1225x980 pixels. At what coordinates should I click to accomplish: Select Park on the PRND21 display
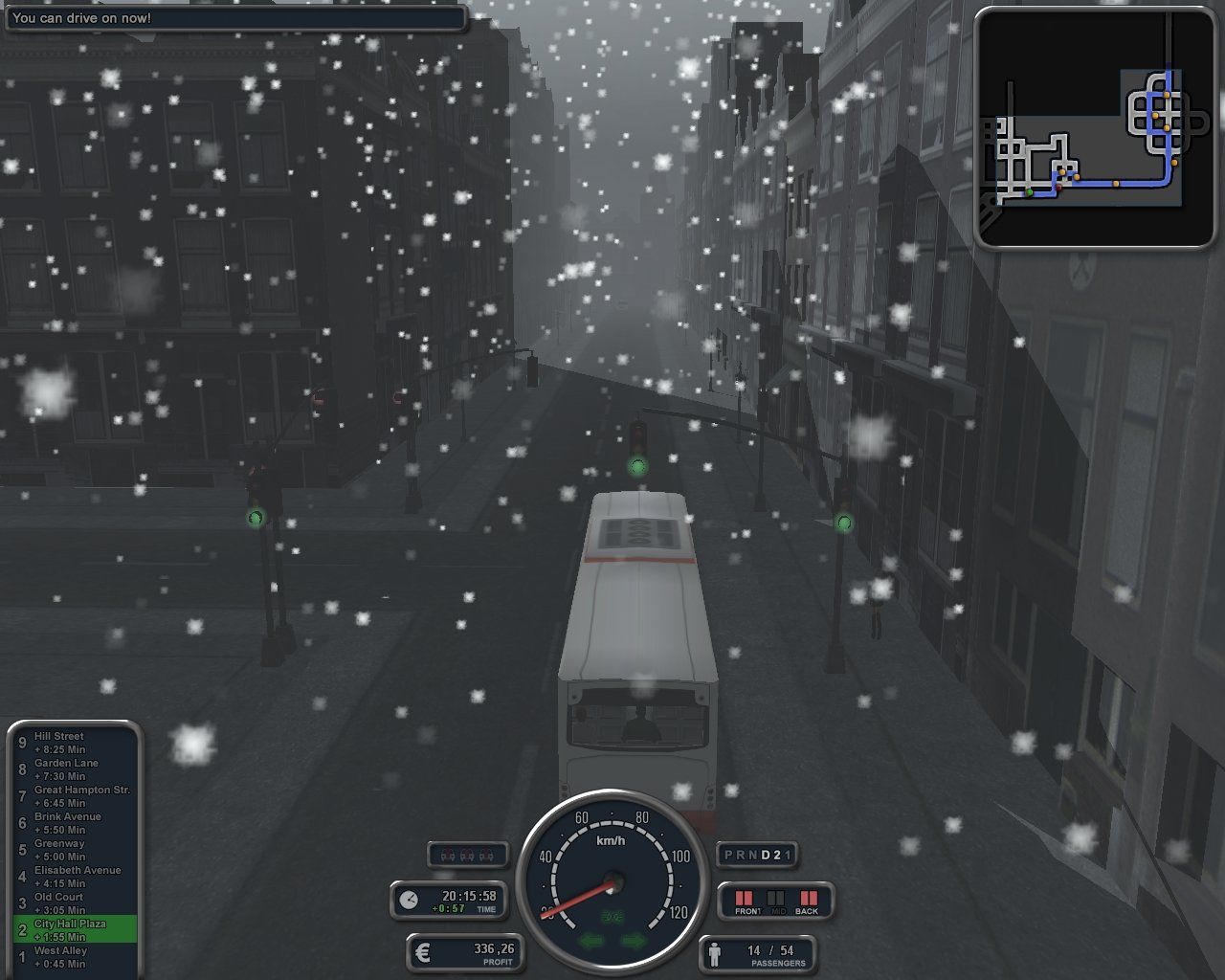(x=727, y=855)
